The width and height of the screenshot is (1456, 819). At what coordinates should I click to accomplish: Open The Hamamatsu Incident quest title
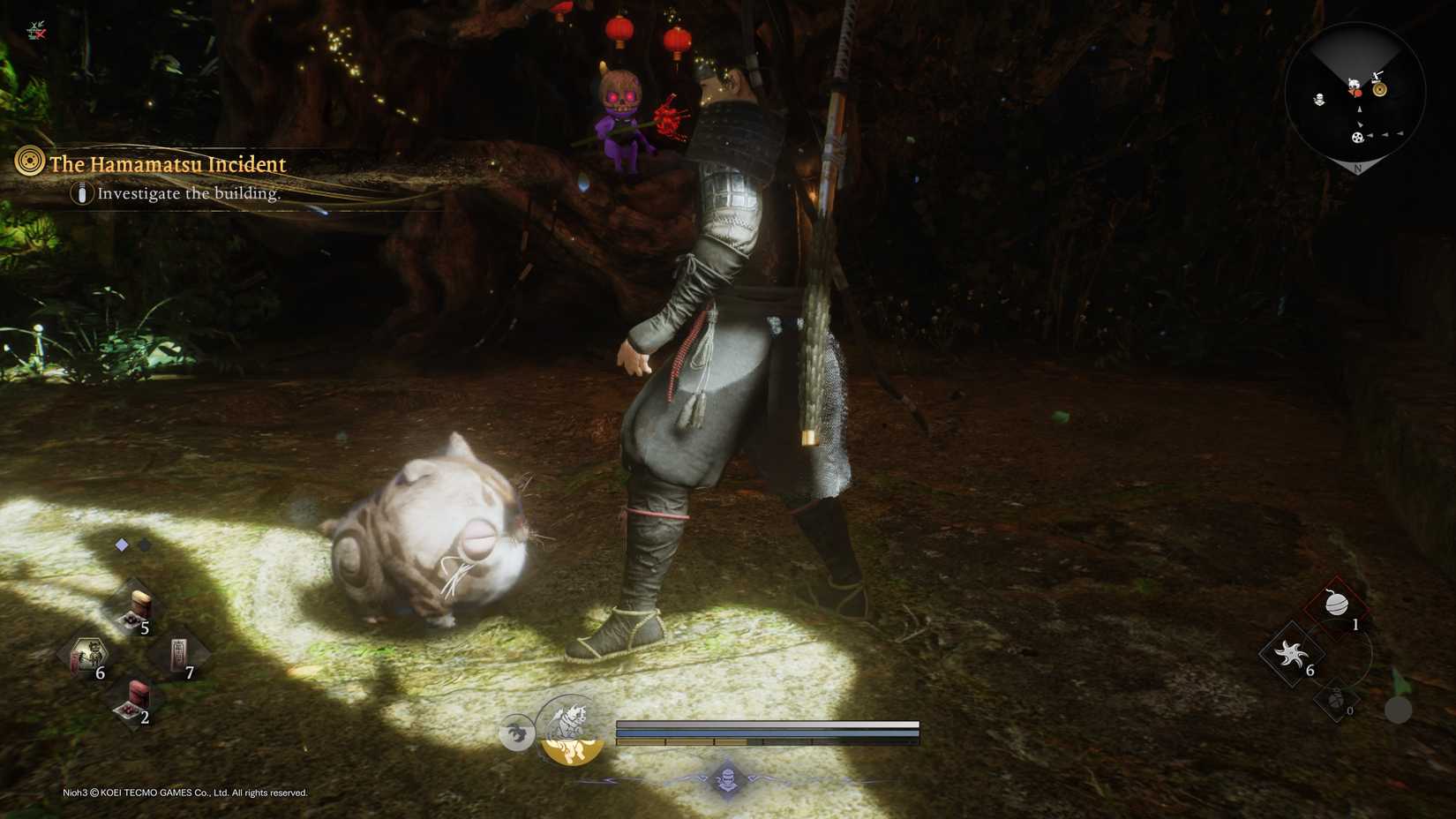pyautogui.click(x=167, y=163)
